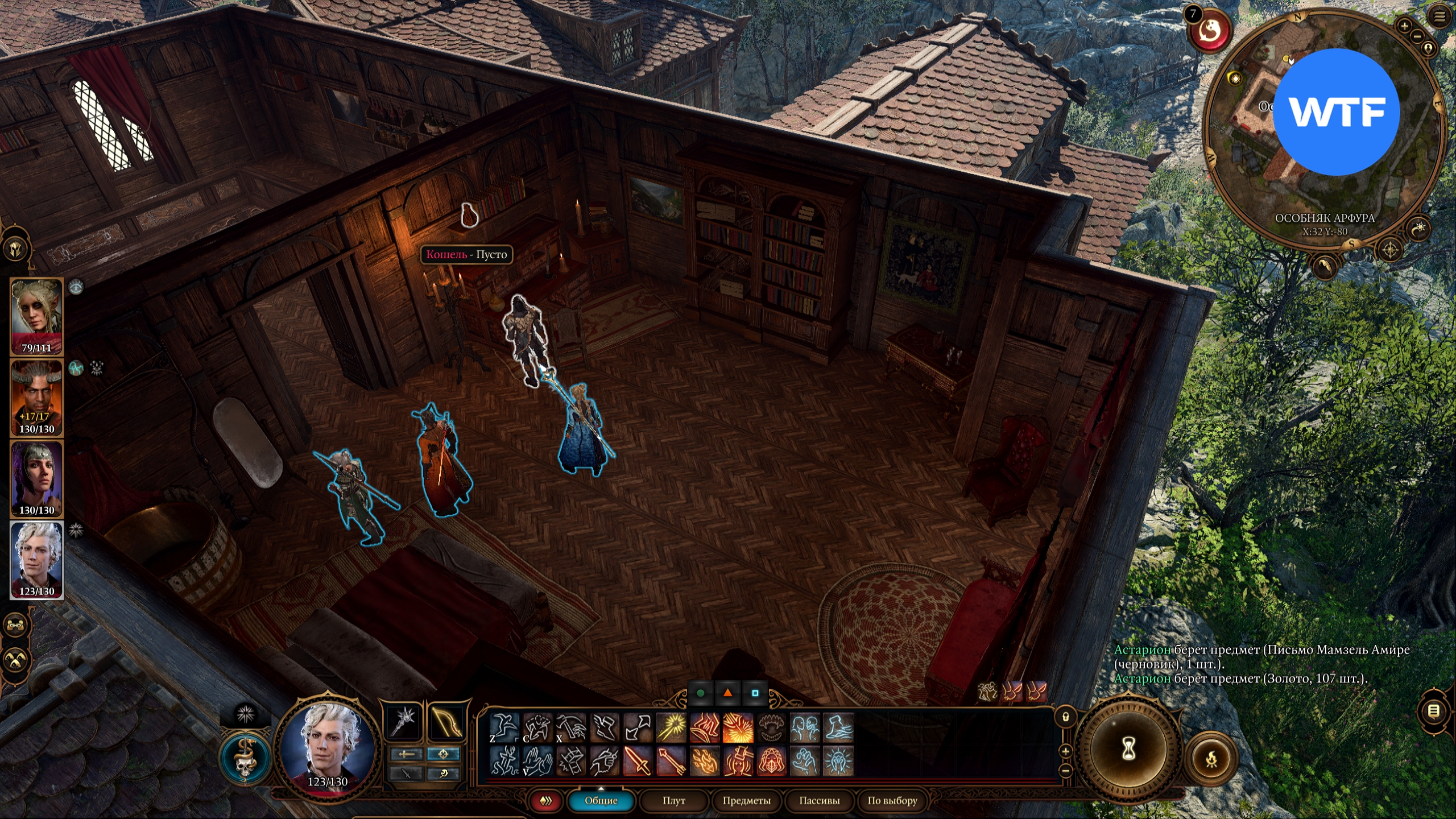The width and height of the screenshot is (1456, 819).
Task: Select the Пассивы hotbar tab
Action: [819, 800]
